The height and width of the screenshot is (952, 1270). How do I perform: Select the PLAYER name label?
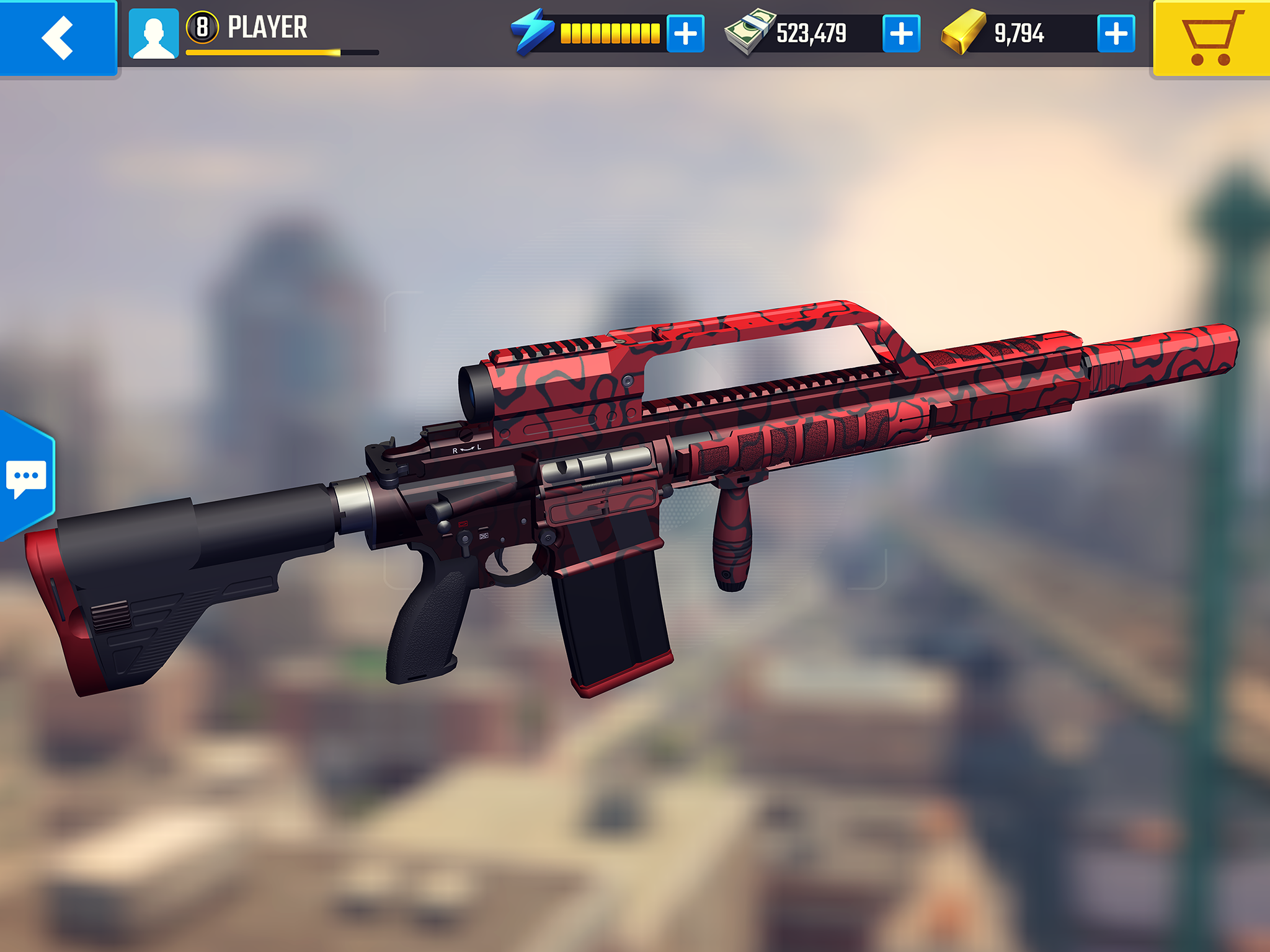pos(267,26)
